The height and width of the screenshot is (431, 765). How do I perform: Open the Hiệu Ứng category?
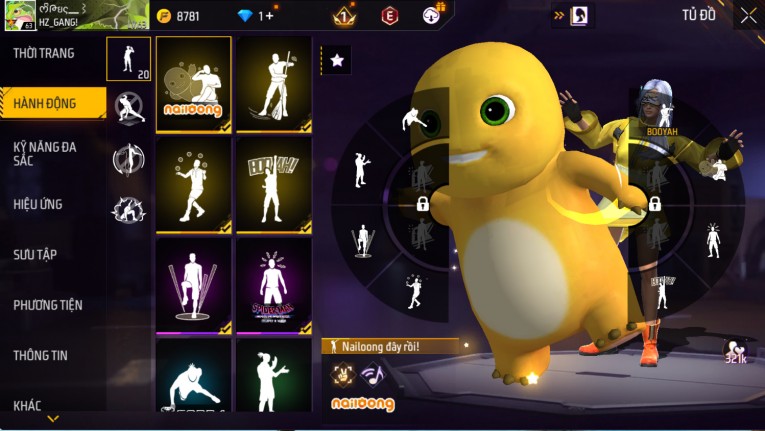[x=38, y=204]
